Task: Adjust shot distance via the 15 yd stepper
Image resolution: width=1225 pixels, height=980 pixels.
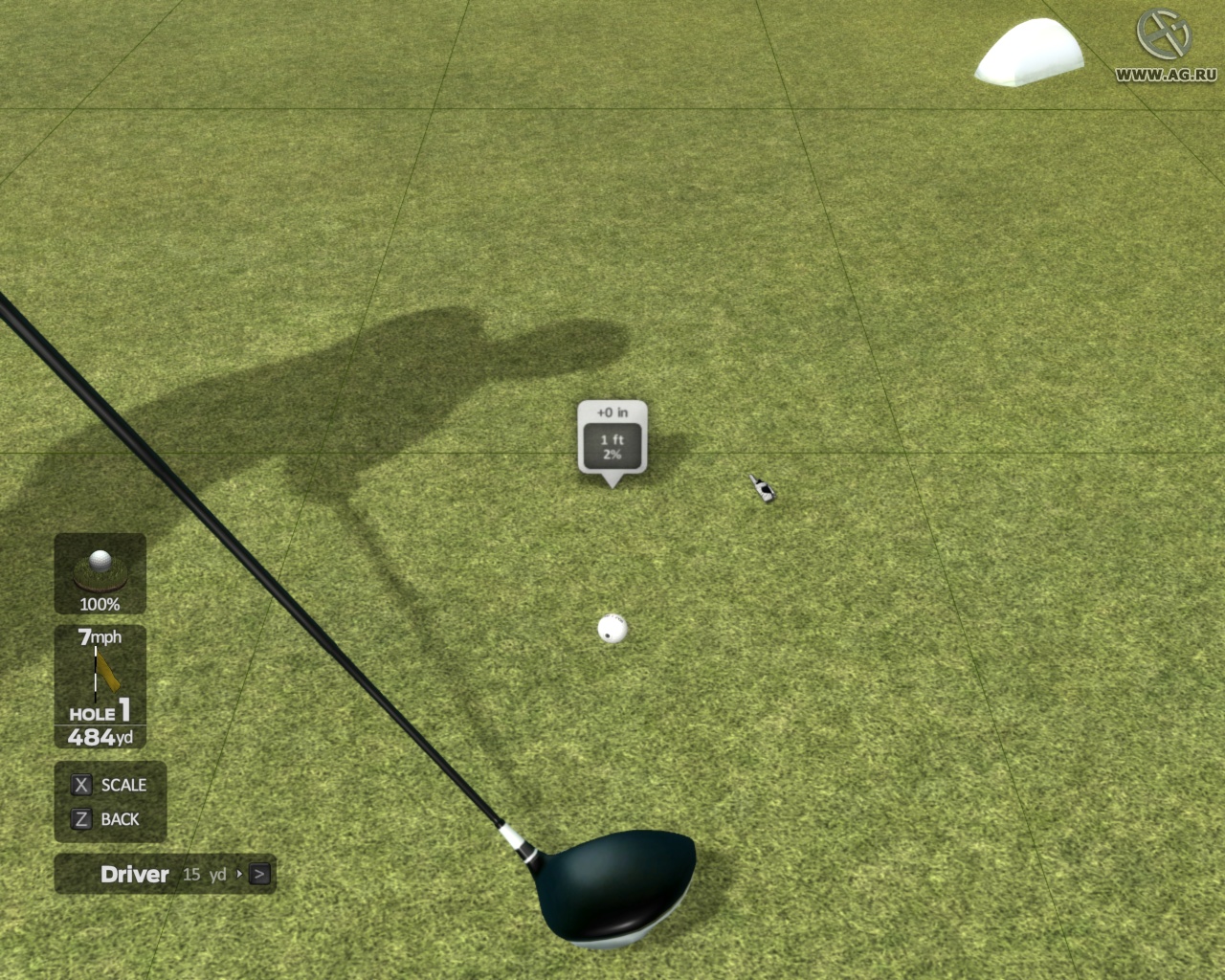Action: (204, 875)
